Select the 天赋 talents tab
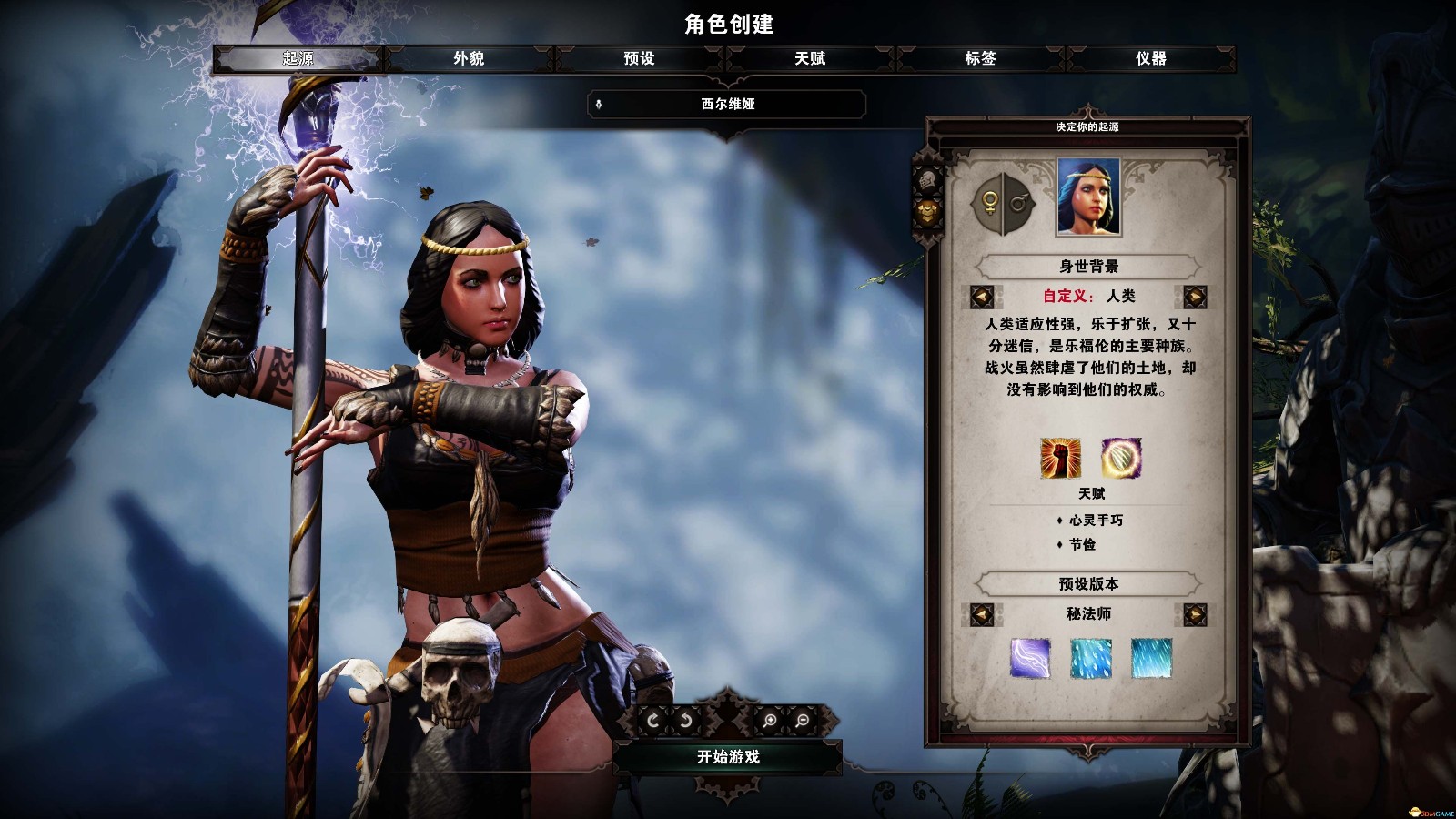1456x819 pixels. (x=810, y=58)
